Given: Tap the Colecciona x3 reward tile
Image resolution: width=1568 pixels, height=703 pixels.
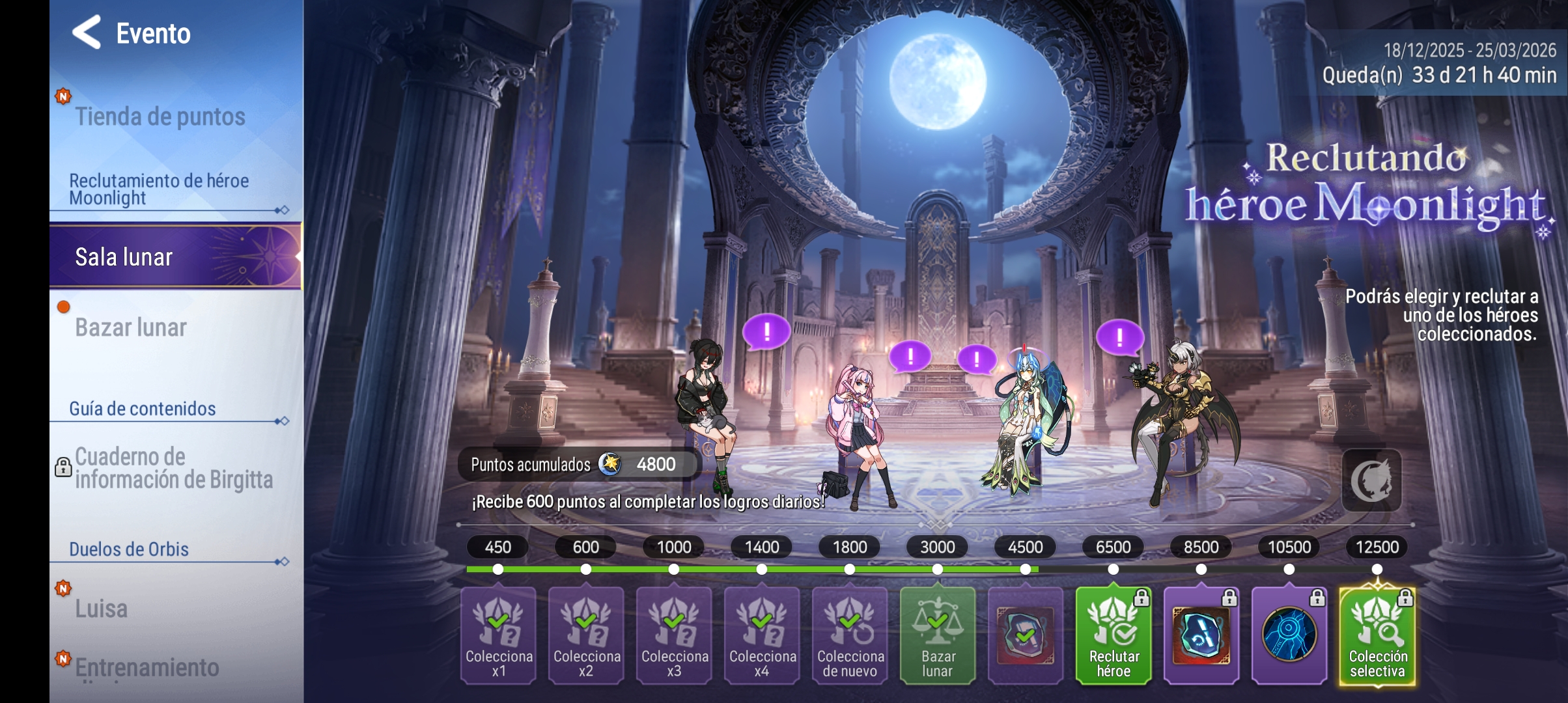Looking at the screenshot, I should [x=674, y=635].
